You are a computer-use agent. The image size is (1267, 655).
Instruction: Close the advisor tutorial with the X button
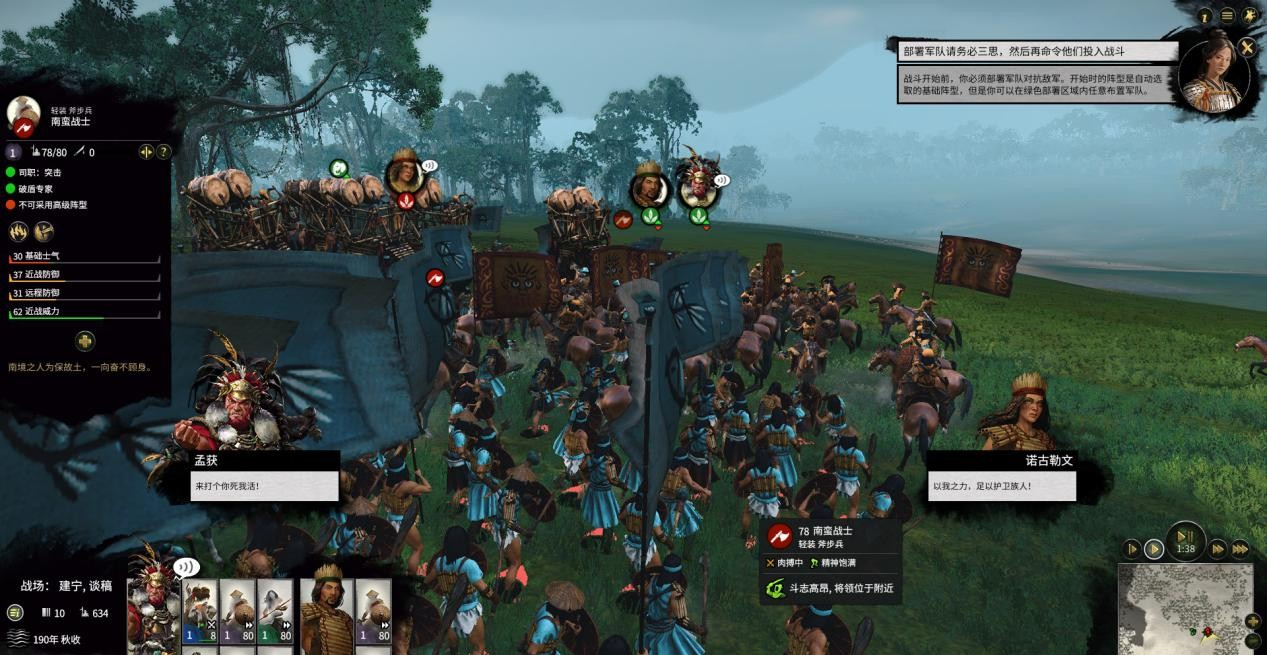pyautogui.click(x=1247, y=47)
